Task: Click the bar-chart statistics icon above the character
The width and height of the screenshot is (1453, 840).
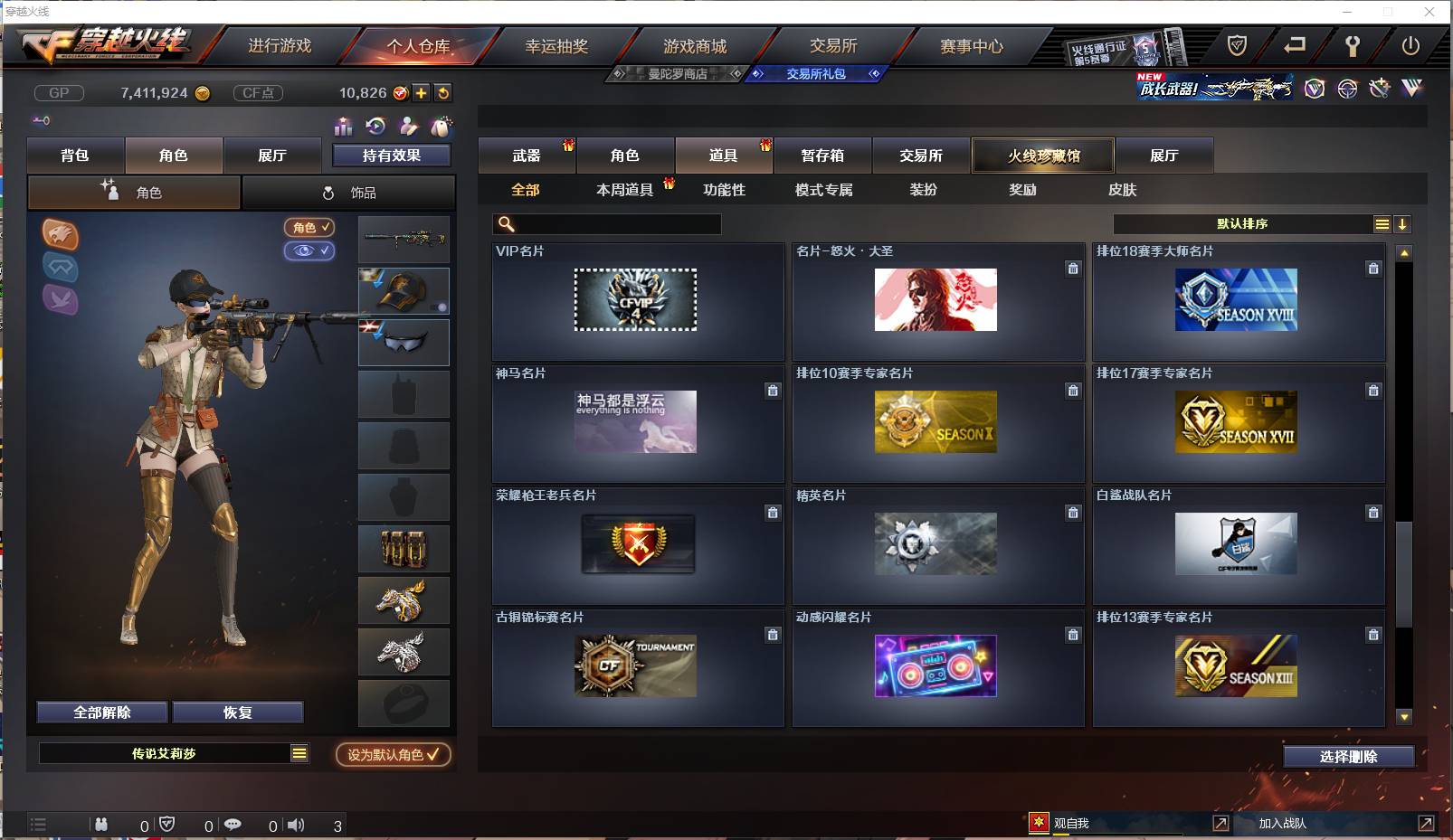Action: coord(343,127)
